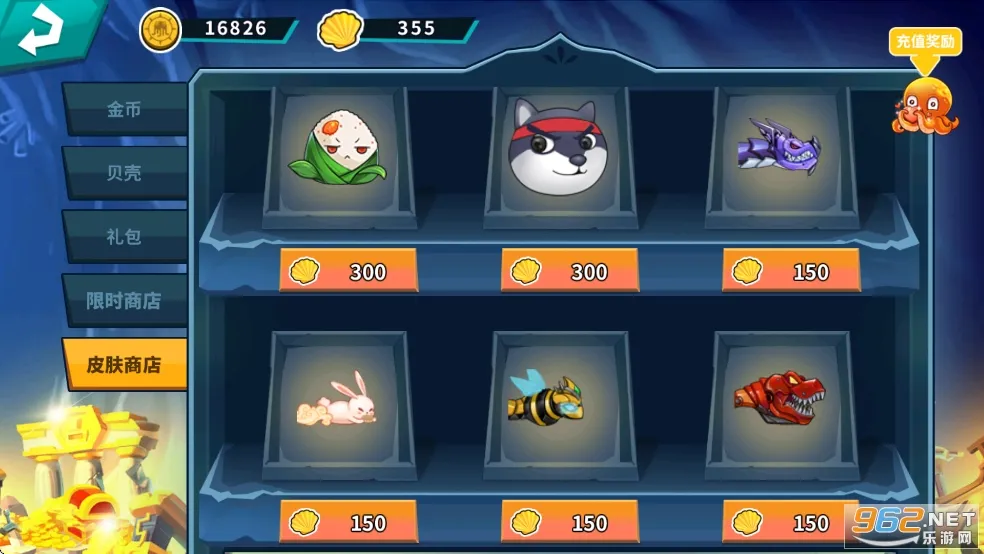The height and width of the screenshot is (554, 984).
Task: Select the 礼包 tab
Action: click(x=124, y=236)
